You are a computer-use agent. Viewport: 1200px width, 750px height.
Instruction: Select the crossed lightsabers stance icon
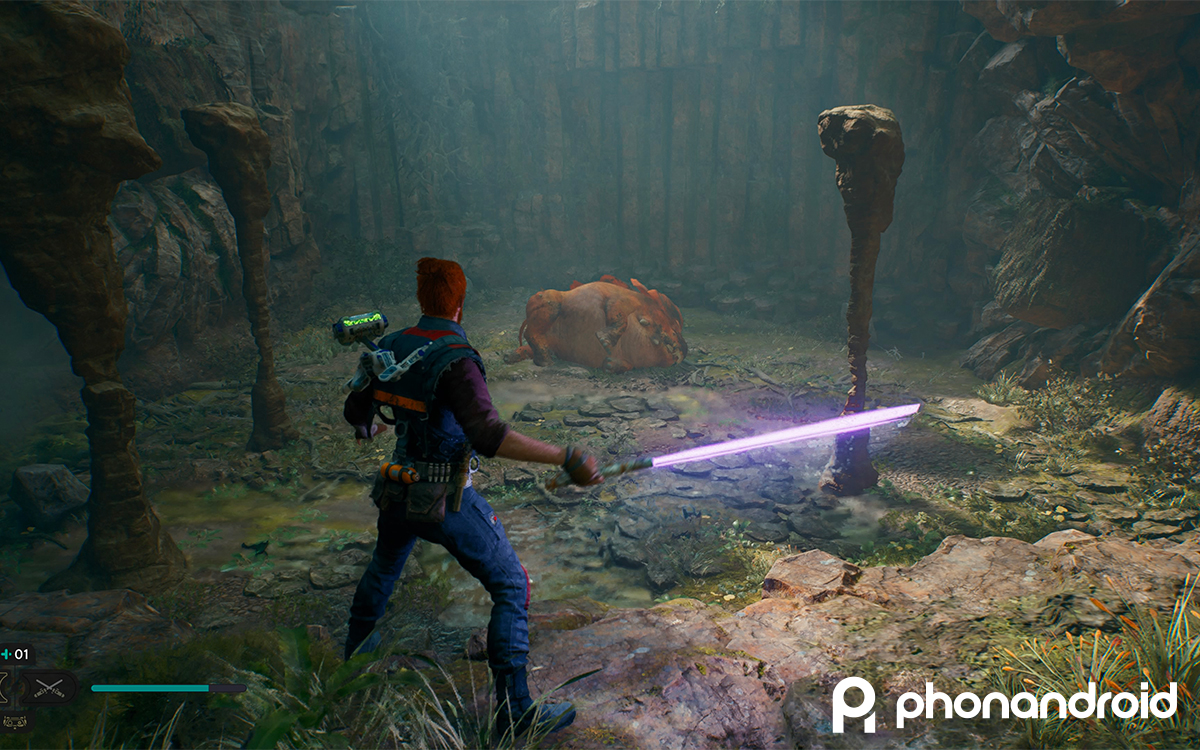pos(50,687)
